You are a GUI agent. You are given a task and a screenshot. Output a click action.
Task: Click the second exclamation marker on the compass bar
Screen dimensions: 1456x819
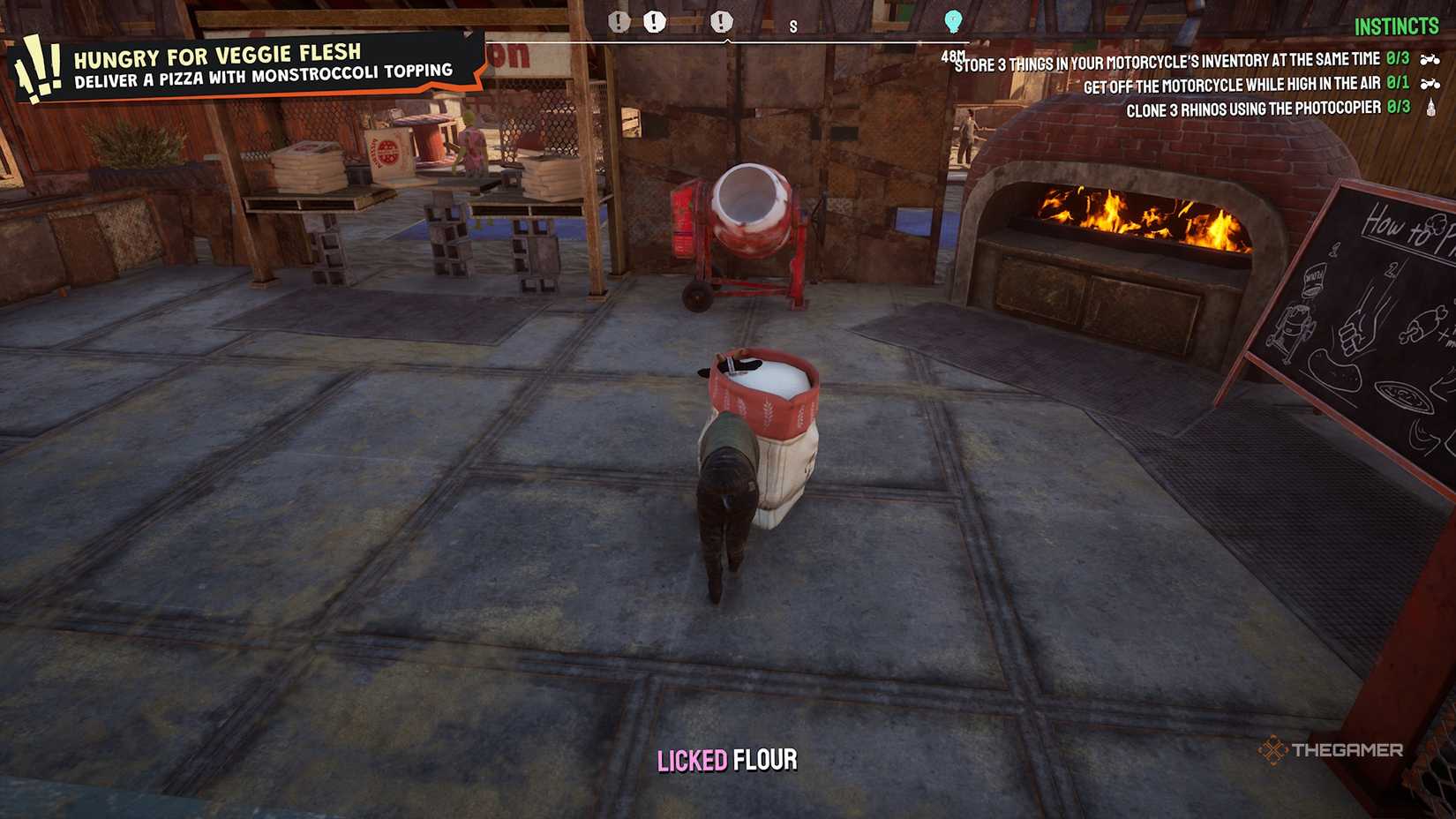pos(654,23)
